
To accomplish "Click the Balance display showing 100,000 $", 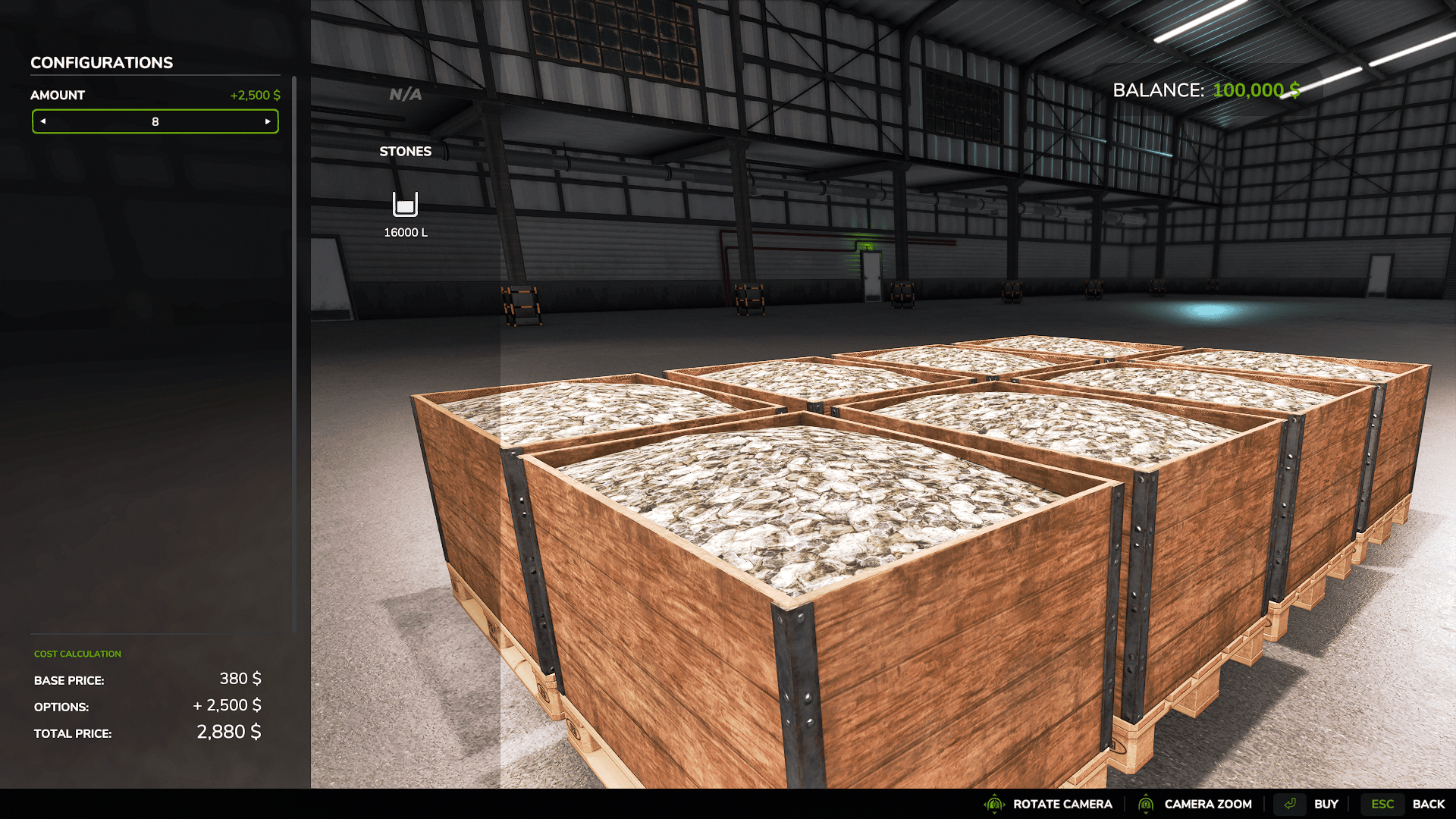I will point(1204,89).
